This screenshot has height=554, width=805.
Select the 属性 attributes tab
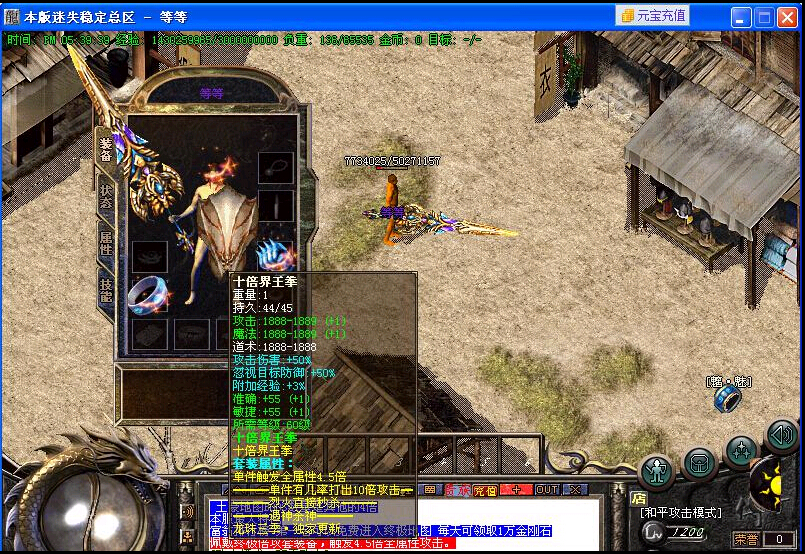[106, 241]
